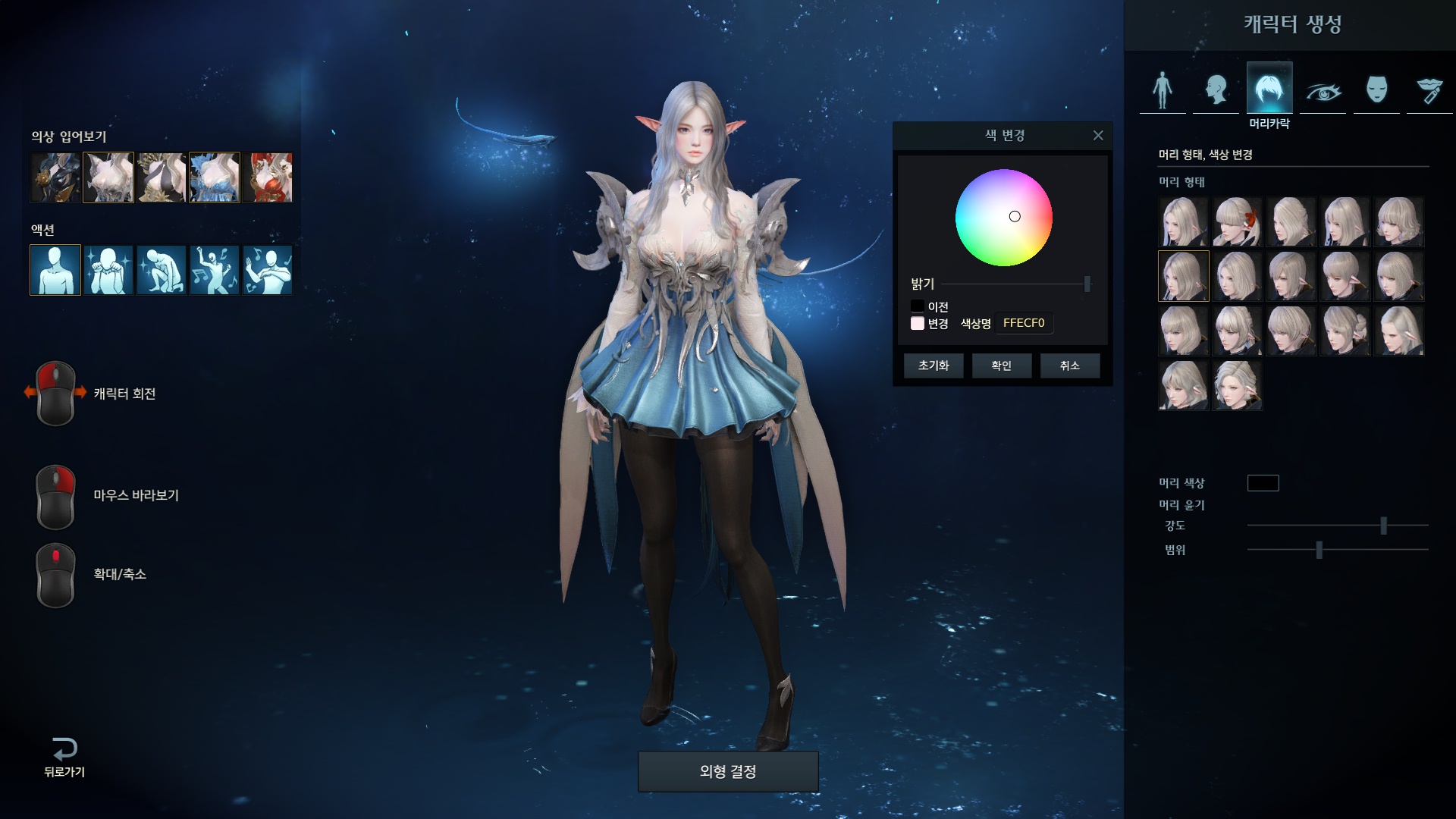Close the 색 변경 color dialog
This screenshot has height=819, width=1456.
coord(1097,136)
